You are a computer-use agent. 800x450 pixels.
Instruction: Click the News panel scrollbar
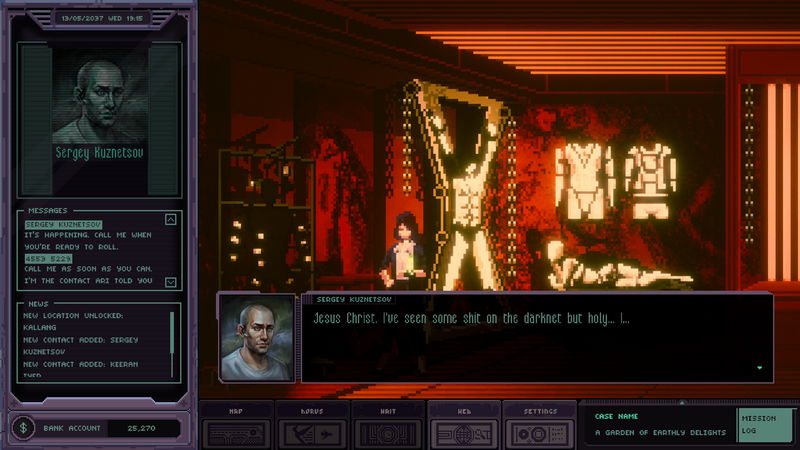172,340
